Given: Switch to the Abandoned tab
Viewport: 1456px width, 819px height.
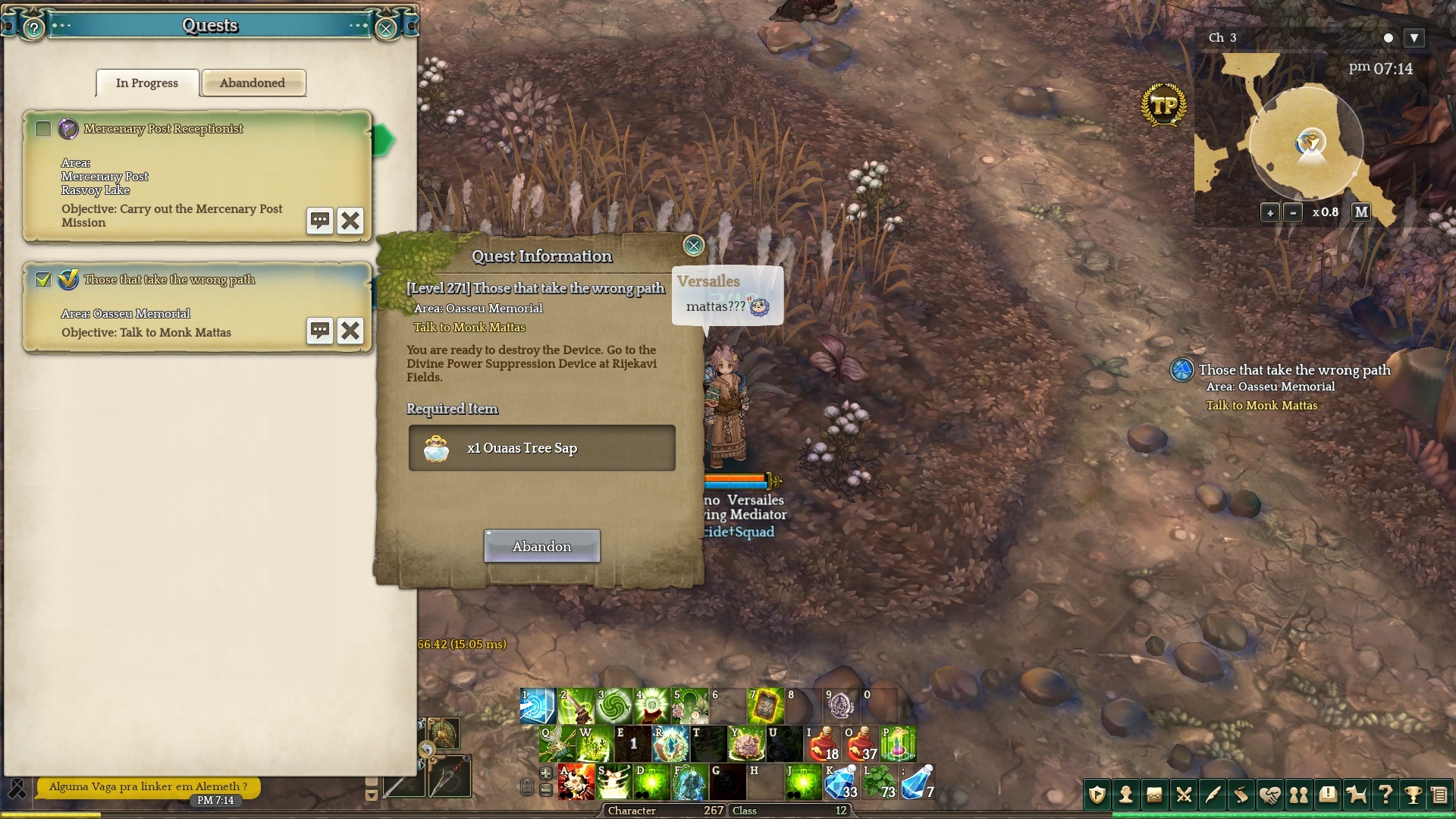Looking at the screenshot, I should pos(253,83).
